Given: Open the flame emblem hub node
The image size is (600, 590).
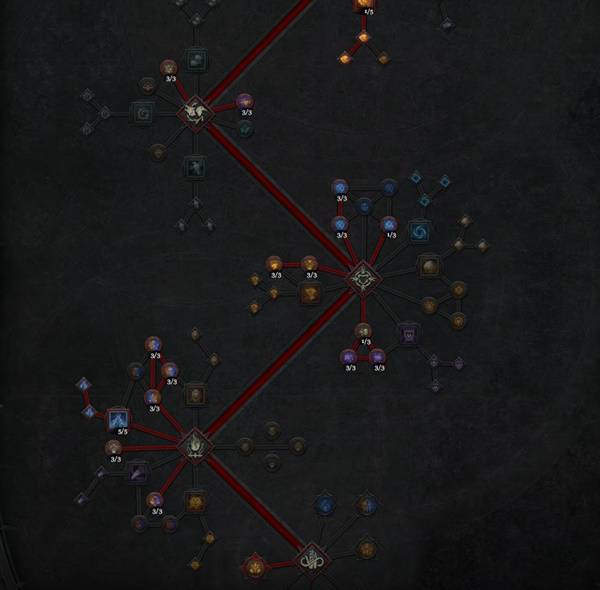Looking at the screenshot, I should click(194, 446).
